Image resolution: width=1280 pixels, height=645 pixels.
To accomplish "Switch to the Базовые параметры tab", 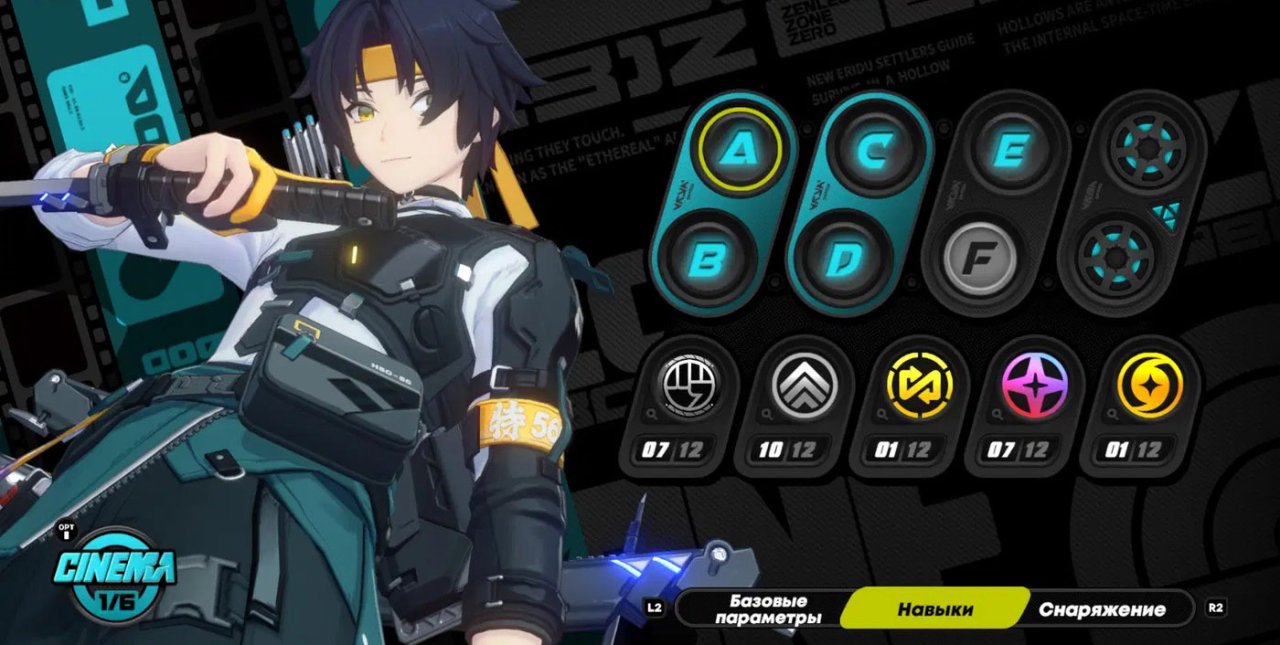I will point(768,609).
